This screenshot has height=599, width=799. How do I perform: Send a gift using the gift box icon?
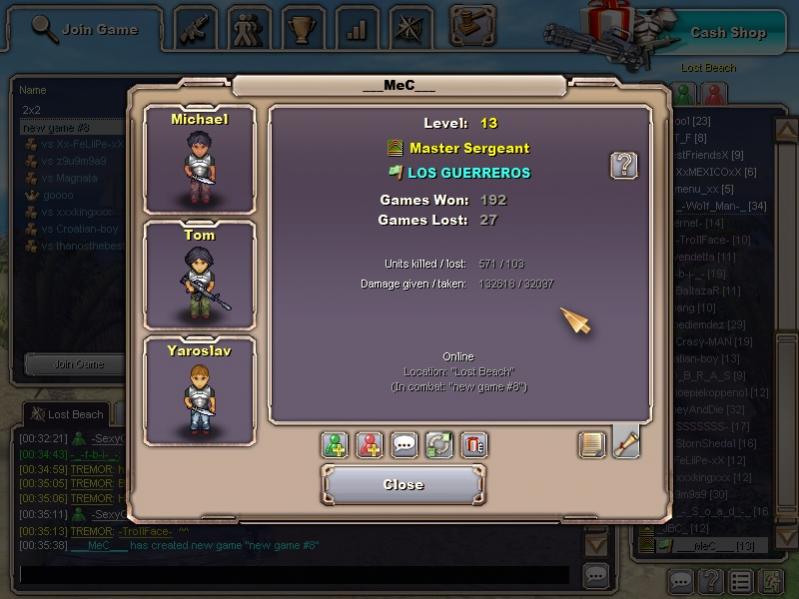pyautogui.click(x=474, y=445)
